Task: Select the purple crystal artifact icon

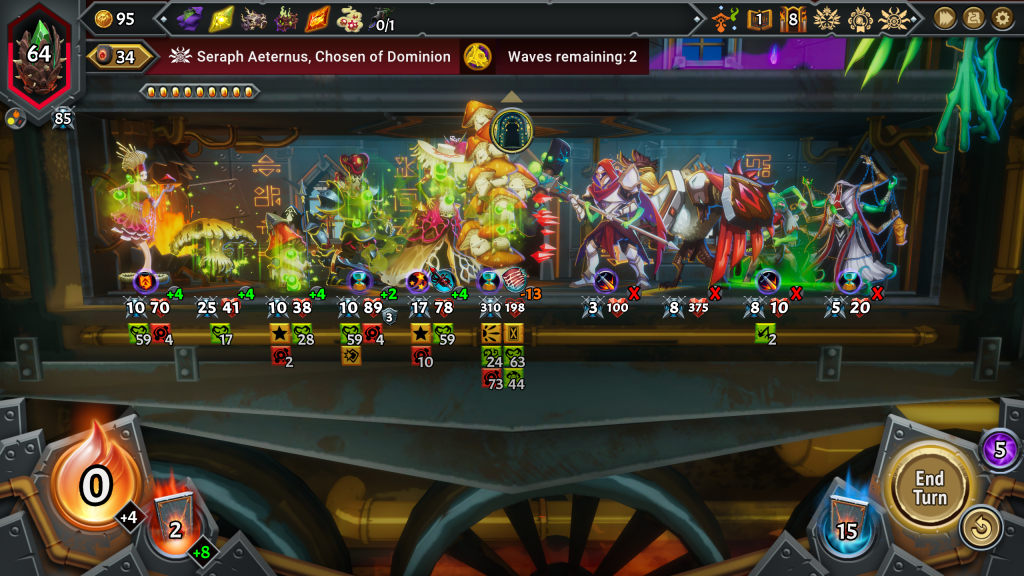Action: pyautogui.click(x=190, y=18)
